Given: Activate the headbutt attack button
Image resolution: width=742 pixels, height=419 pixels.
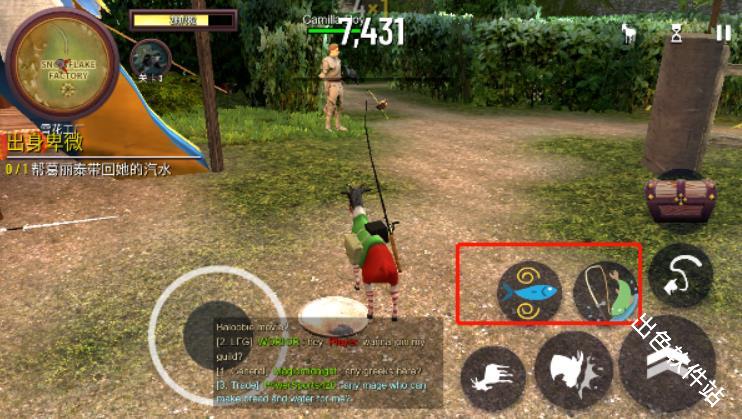Looking at the screenshot, I should (572, 372).
